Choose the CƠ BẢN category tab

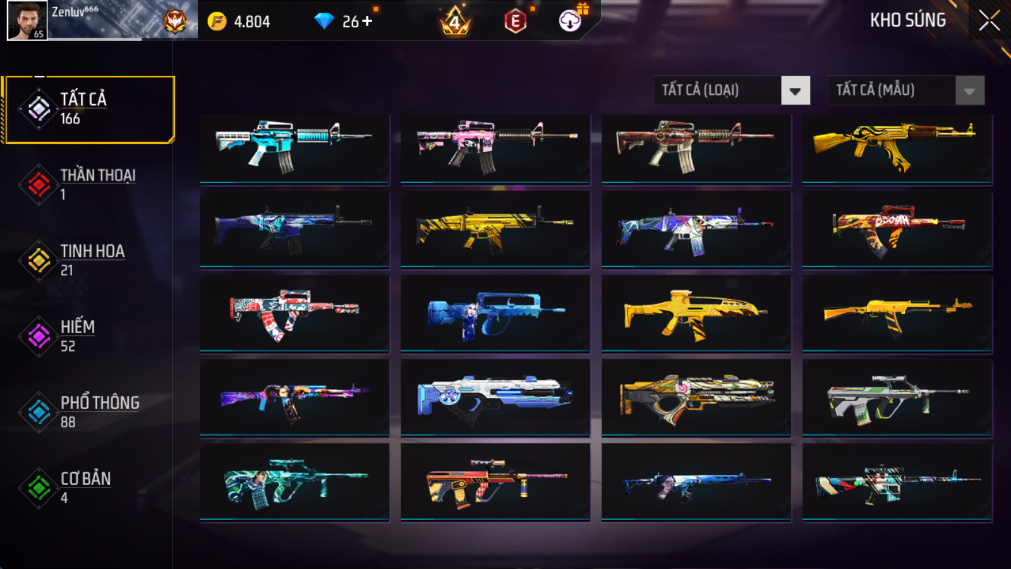click(88, 488)
